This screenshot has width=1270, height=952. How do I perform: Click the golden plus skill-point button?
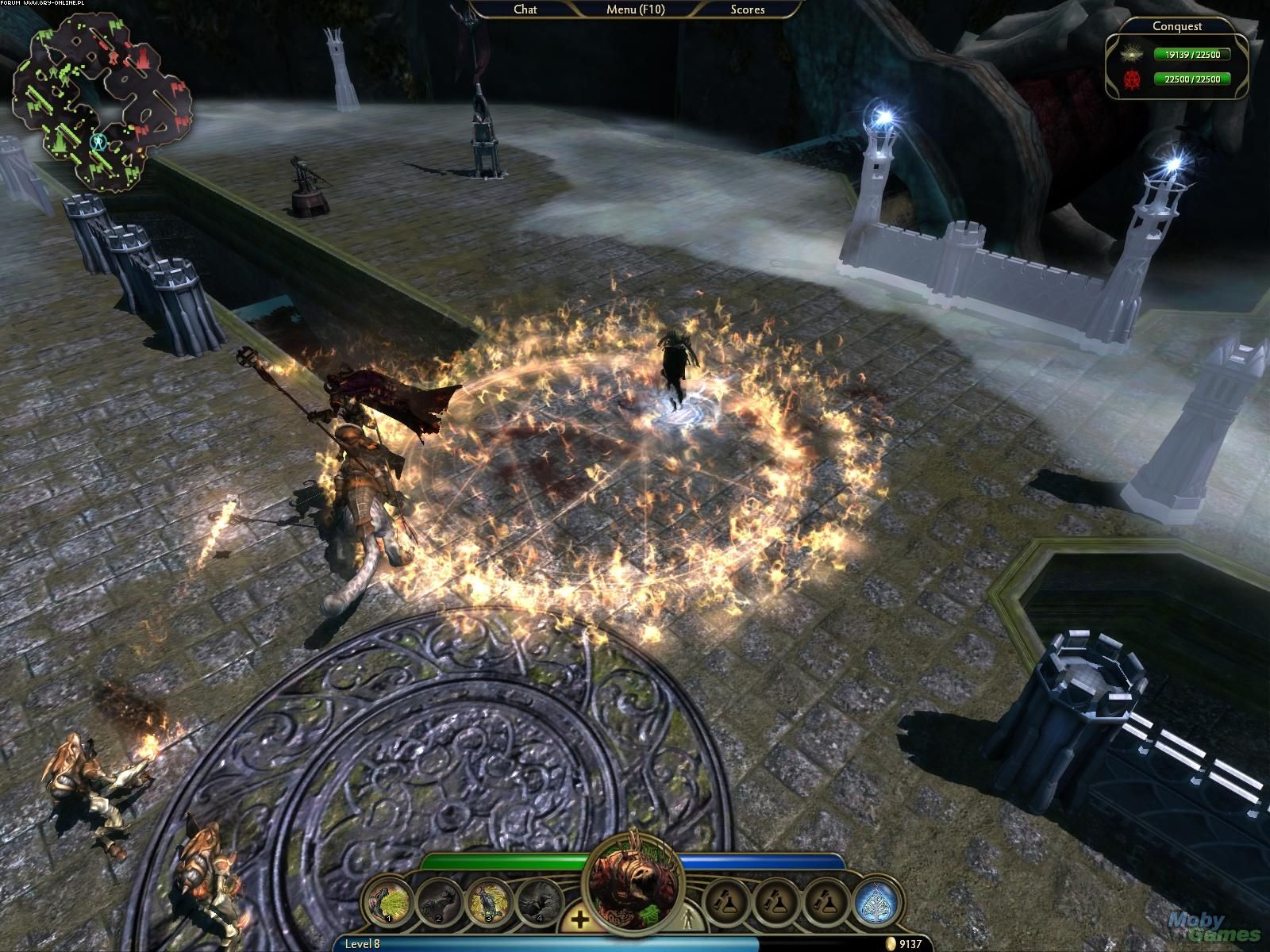pos(580,920)
